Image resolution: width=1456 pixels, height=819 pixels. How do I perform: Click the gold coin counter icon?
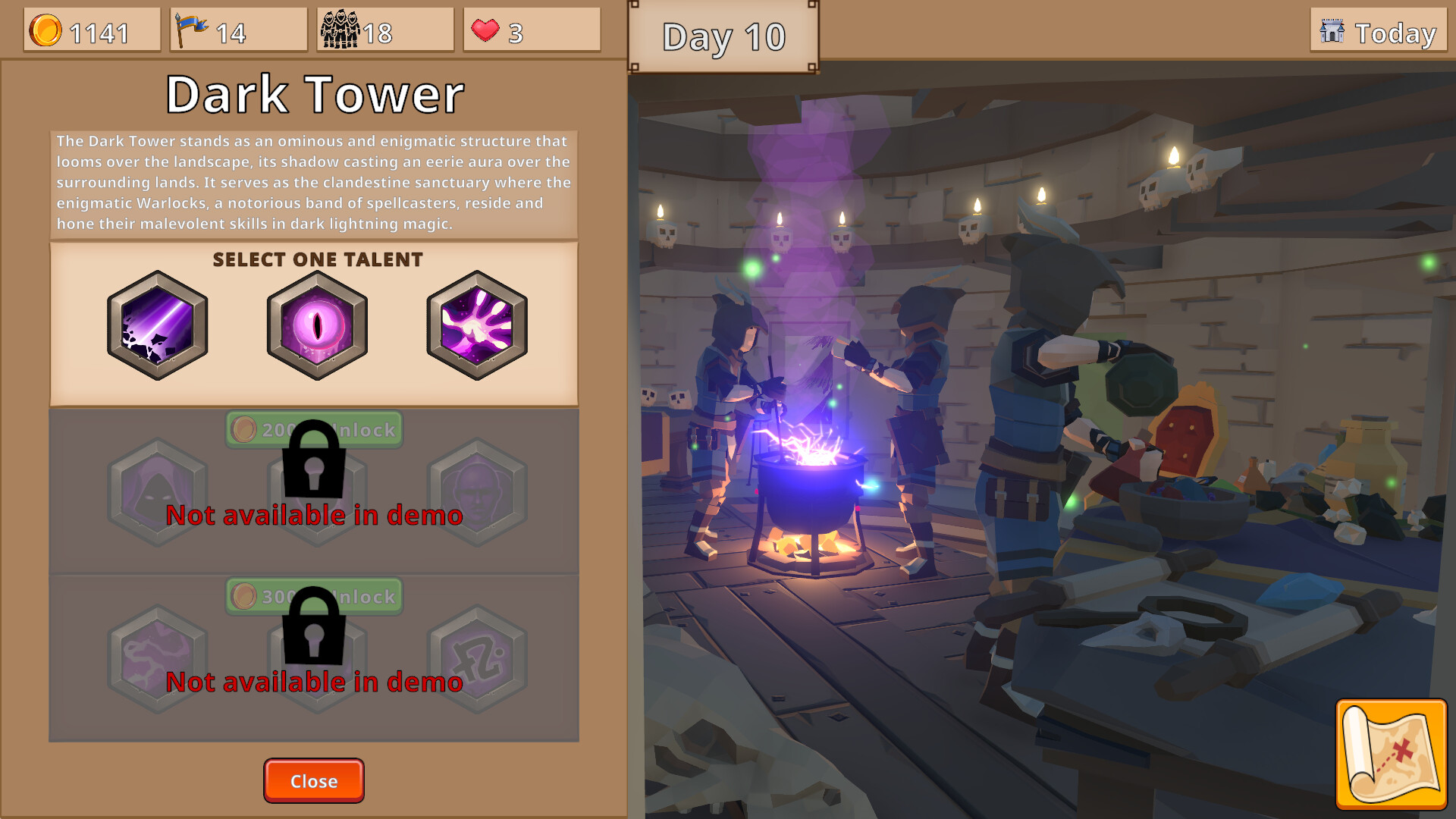pyautogui.click(x=48, y=29)
